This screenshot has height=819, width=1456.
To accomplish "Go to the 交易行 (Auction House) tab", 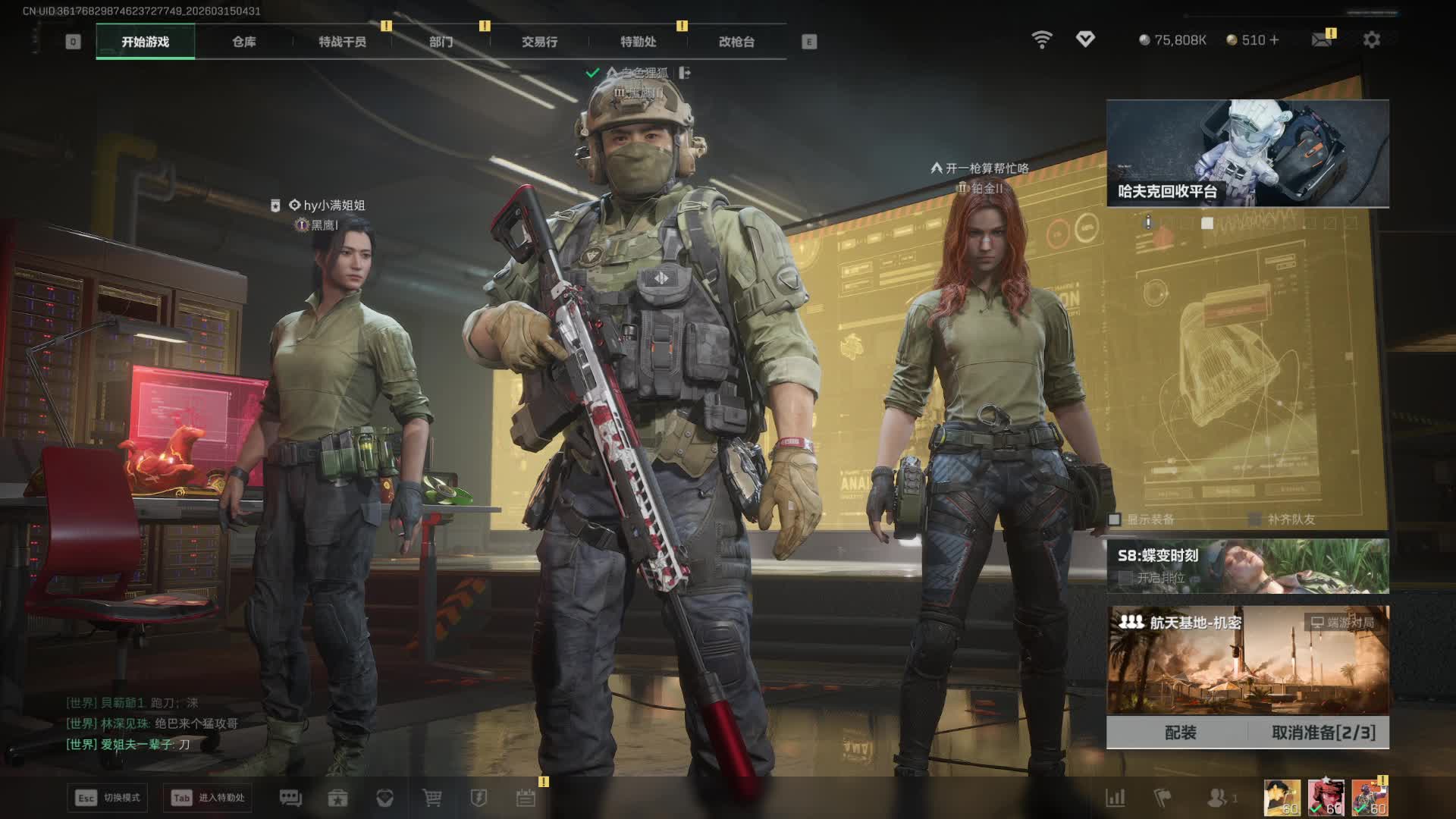I will coord(539,42).
